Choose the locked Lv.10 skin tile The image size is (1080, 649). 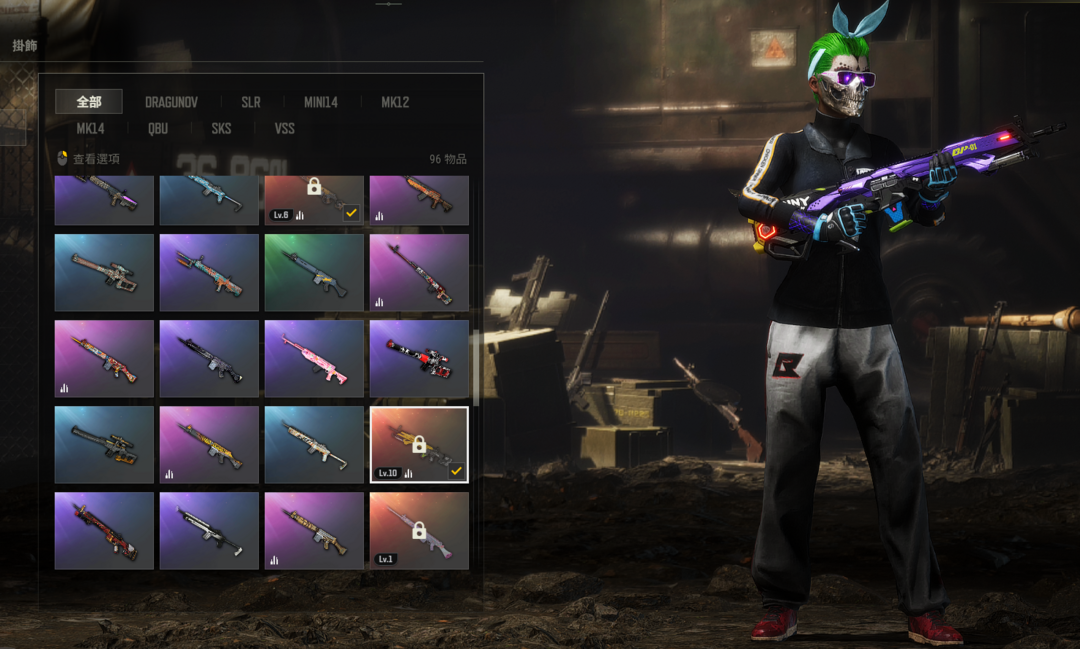(x=419, y=444)
